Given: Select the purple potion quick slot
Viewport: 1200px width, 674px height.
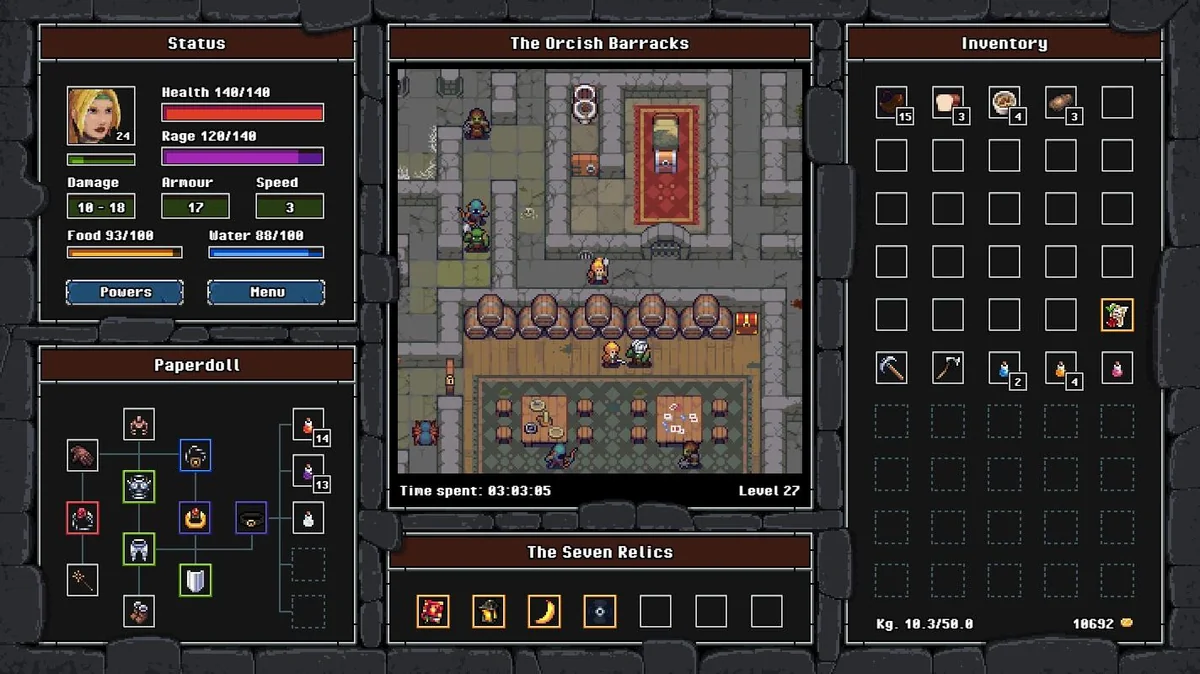Looking at the screenshot, I should 308,470.
